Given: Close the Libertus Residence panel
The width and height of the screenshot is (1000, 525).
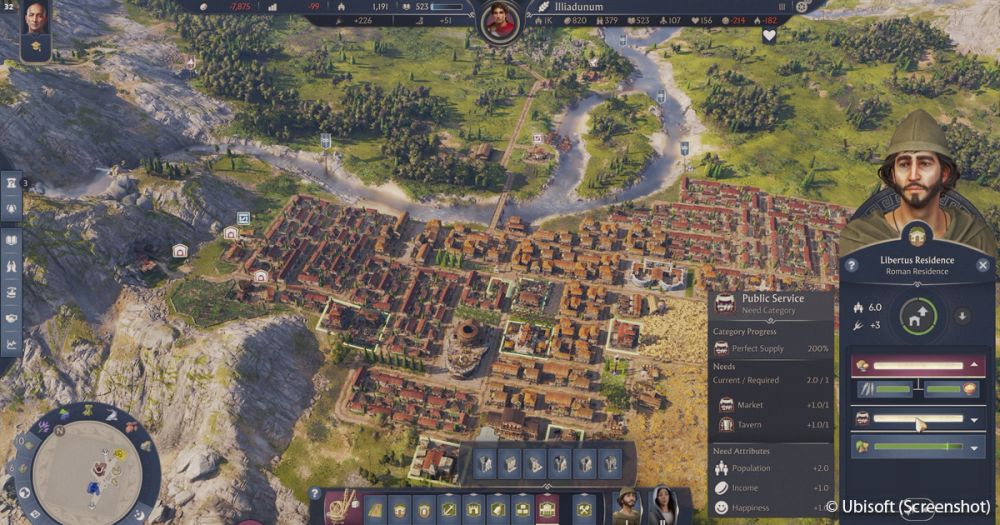Looking at the screenshot, I should 982,265.
